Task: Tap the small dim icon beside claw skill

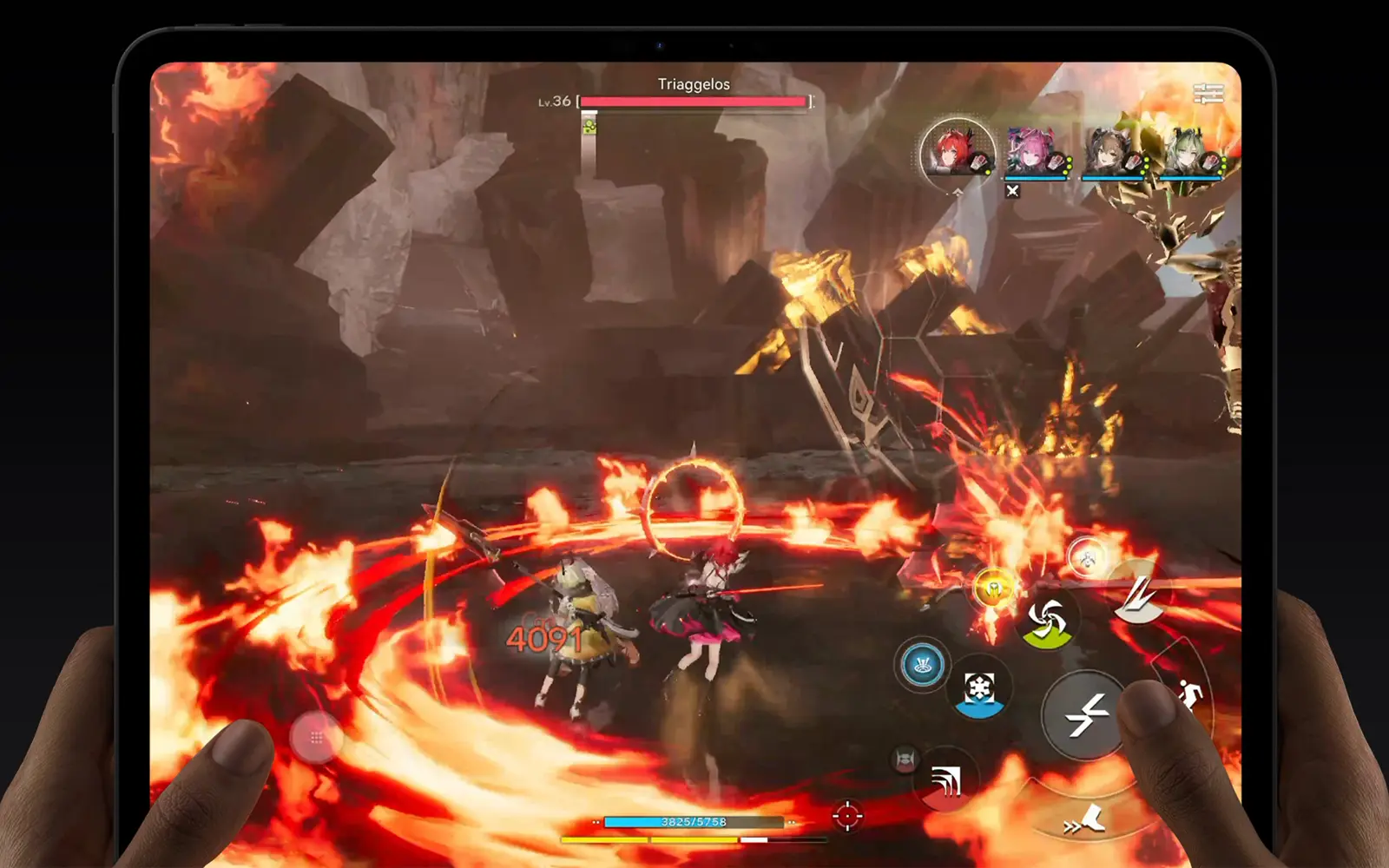Action: tap(905, 759)
